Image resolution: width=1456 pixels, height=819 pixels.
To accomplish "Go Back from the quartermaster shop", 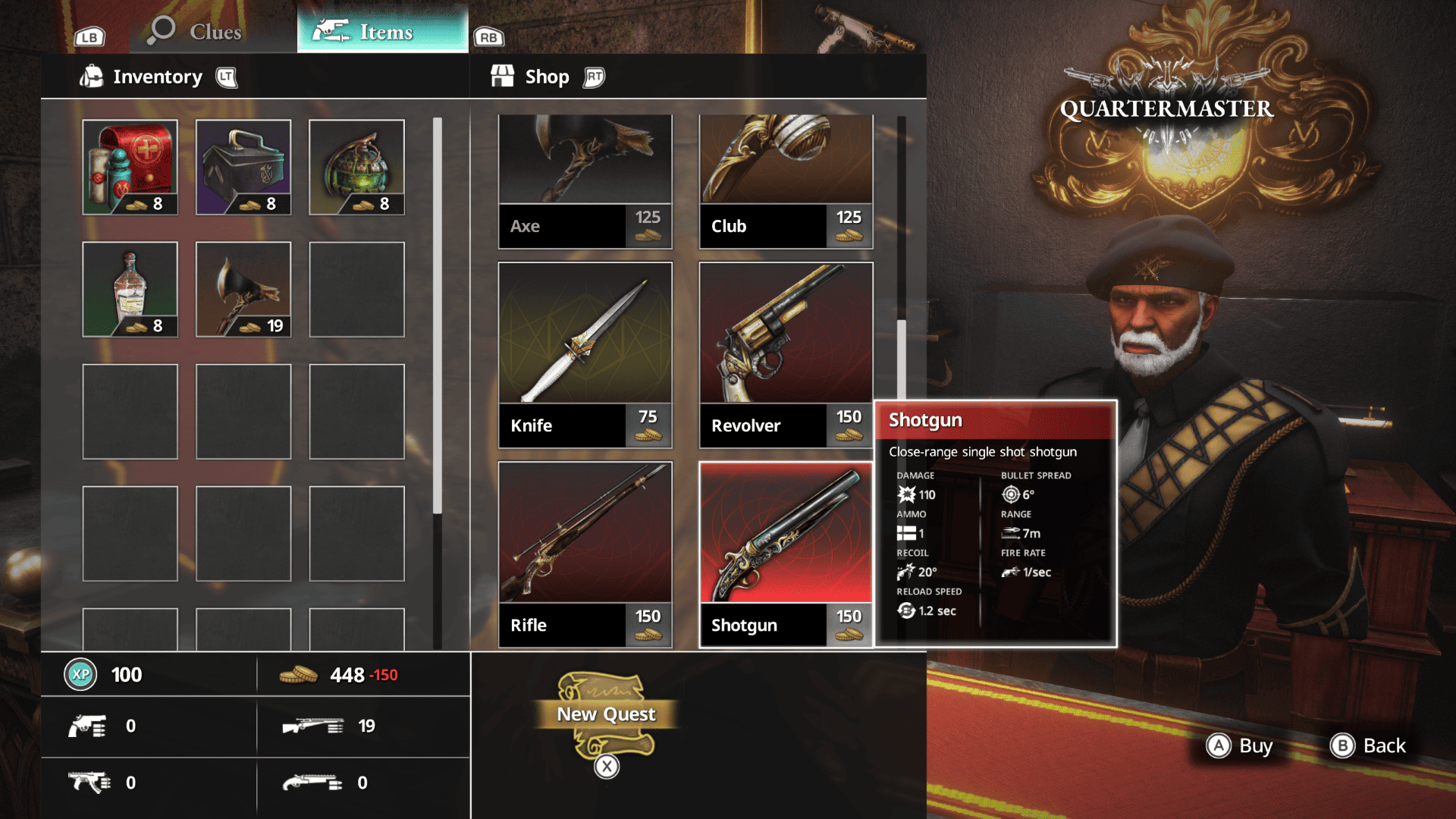I will click(x=1369, y=746).
